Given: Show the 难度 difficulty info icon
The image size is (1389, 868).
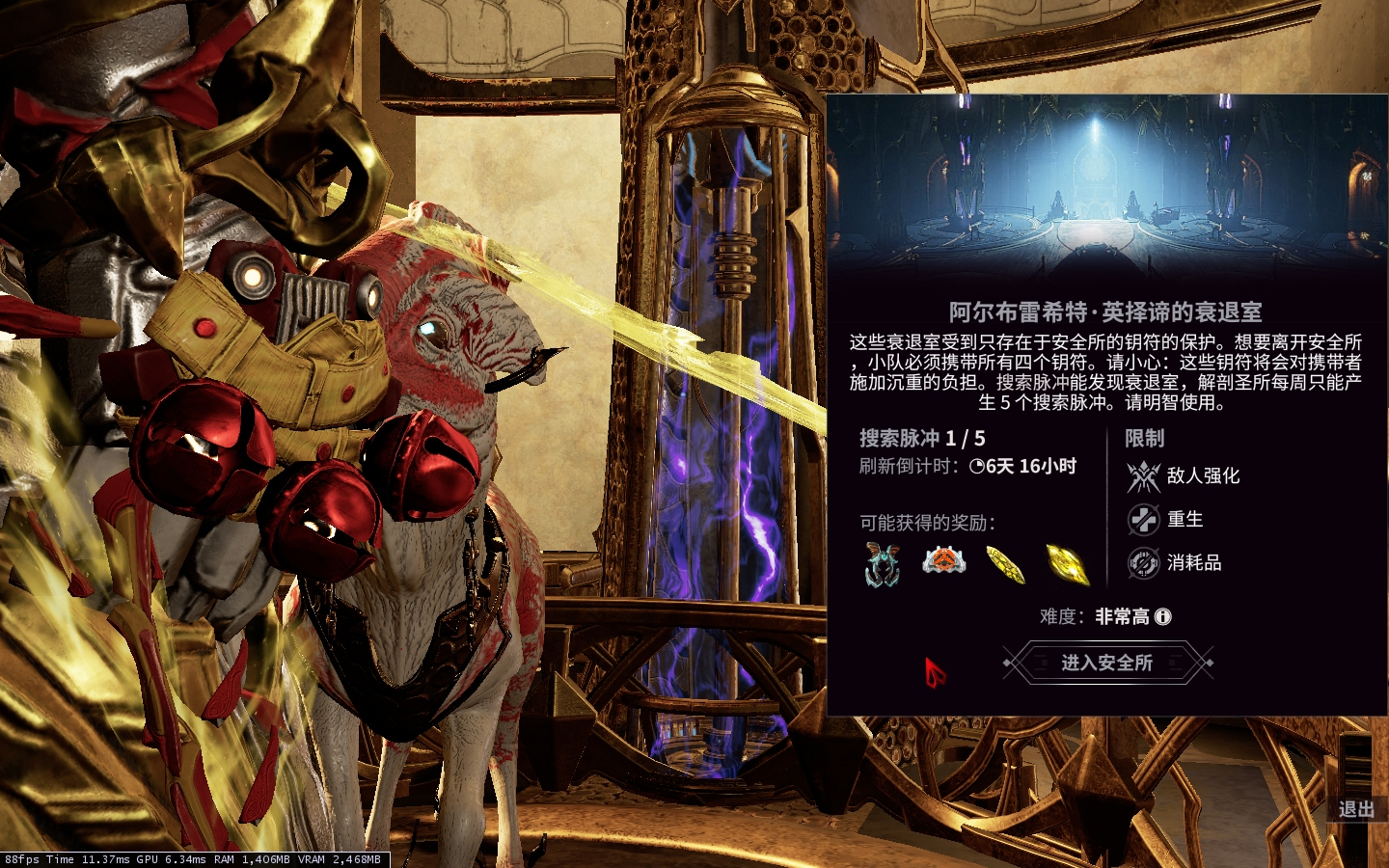Looking at the screenshot, I should pyautogui.click(x=1163, y=616).
